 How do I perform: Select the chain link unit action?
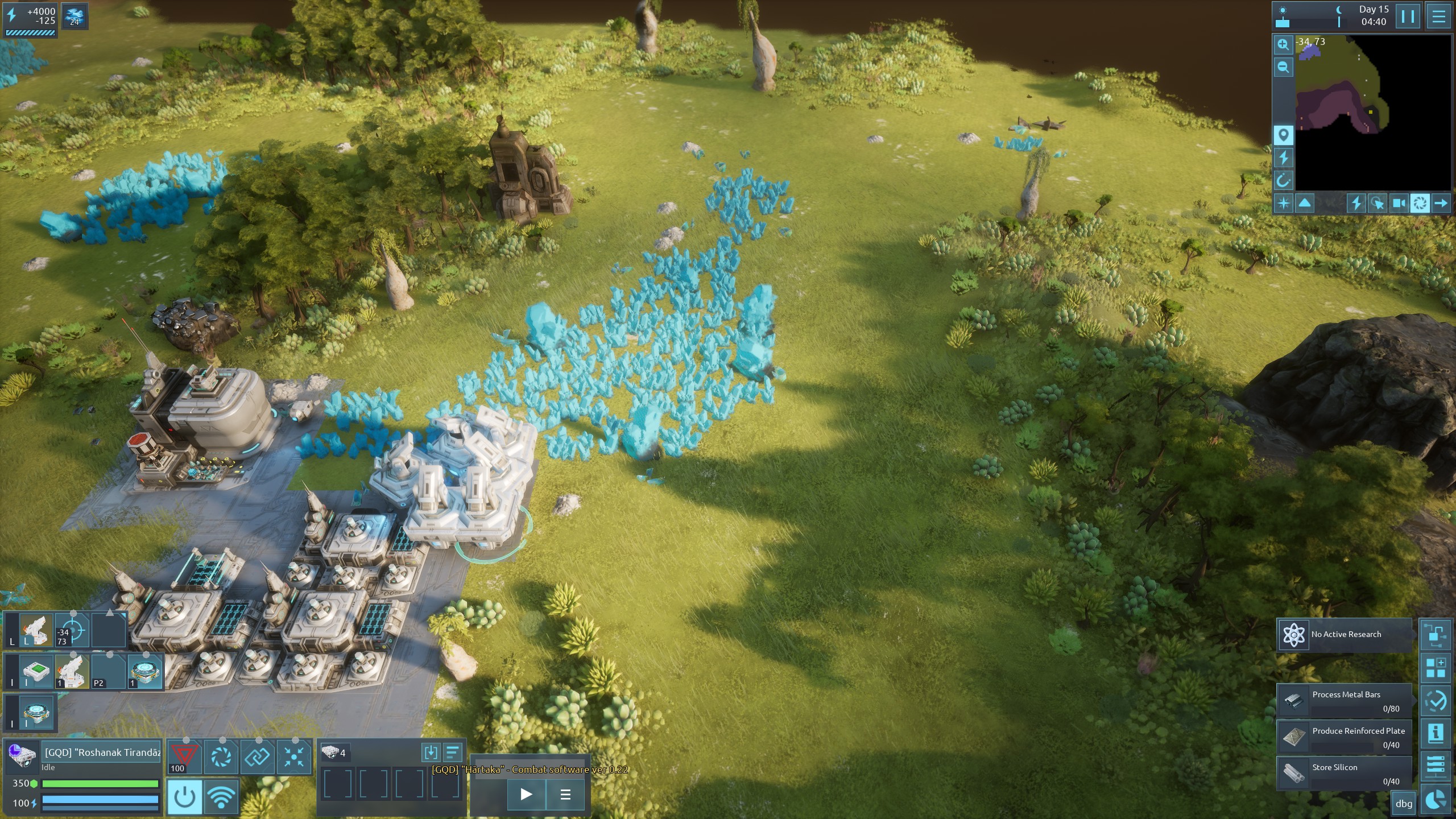(257, 757)
